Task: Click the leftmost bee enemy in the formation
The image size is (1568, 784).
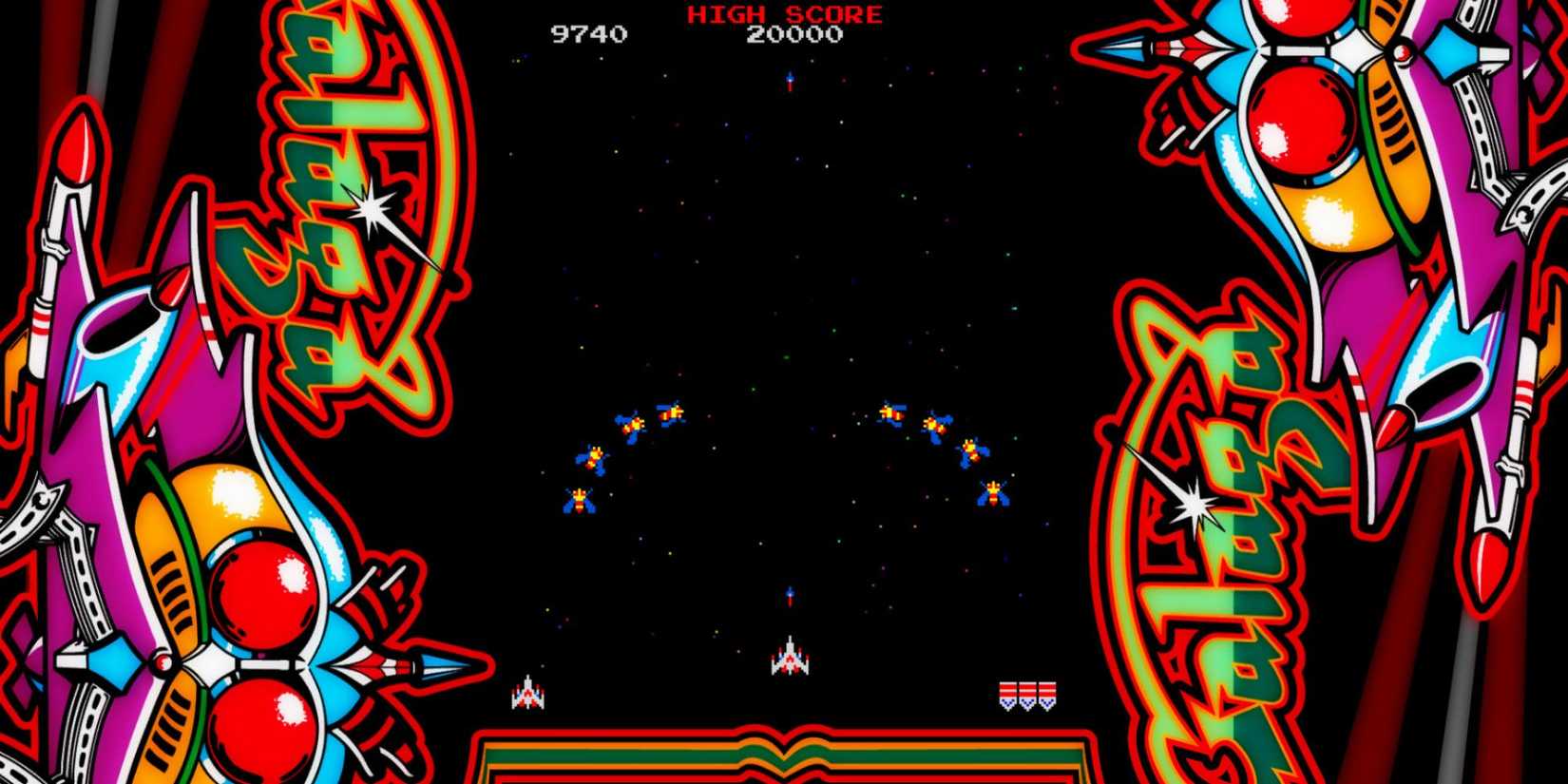Action: [x=578, y=499]
